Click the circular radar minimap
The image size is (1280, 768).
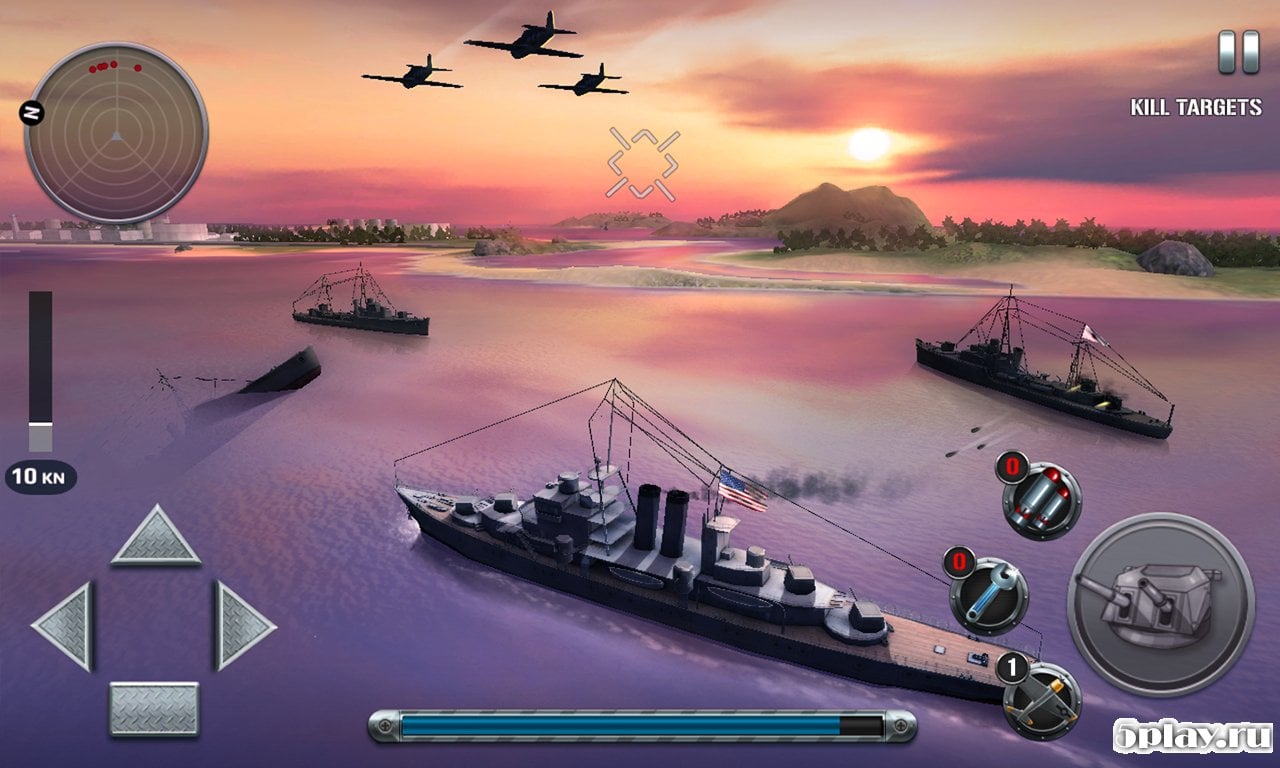point(116,132)
